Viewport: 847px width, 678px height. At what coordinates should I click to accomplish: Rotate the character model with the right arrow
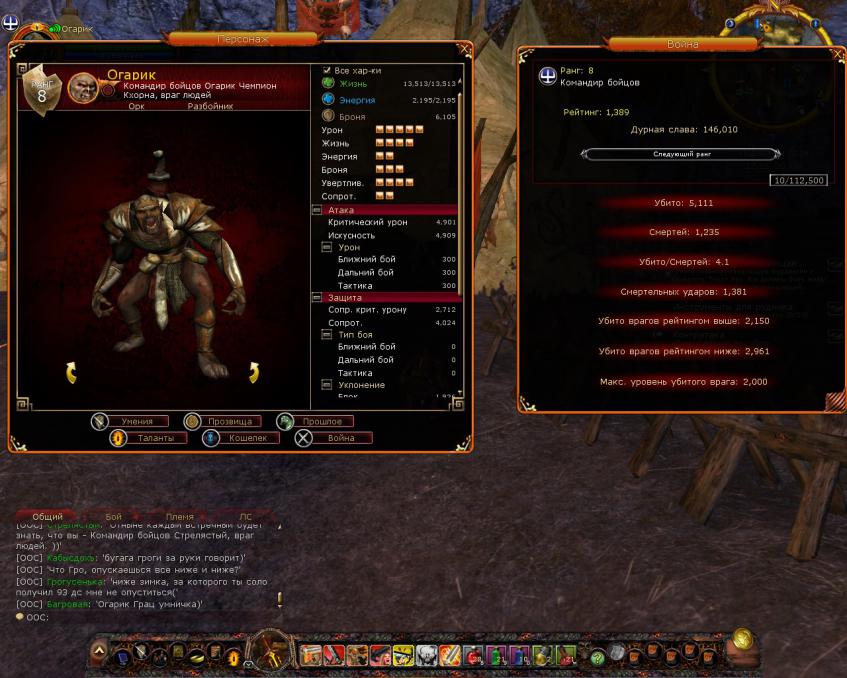[254, 373]
